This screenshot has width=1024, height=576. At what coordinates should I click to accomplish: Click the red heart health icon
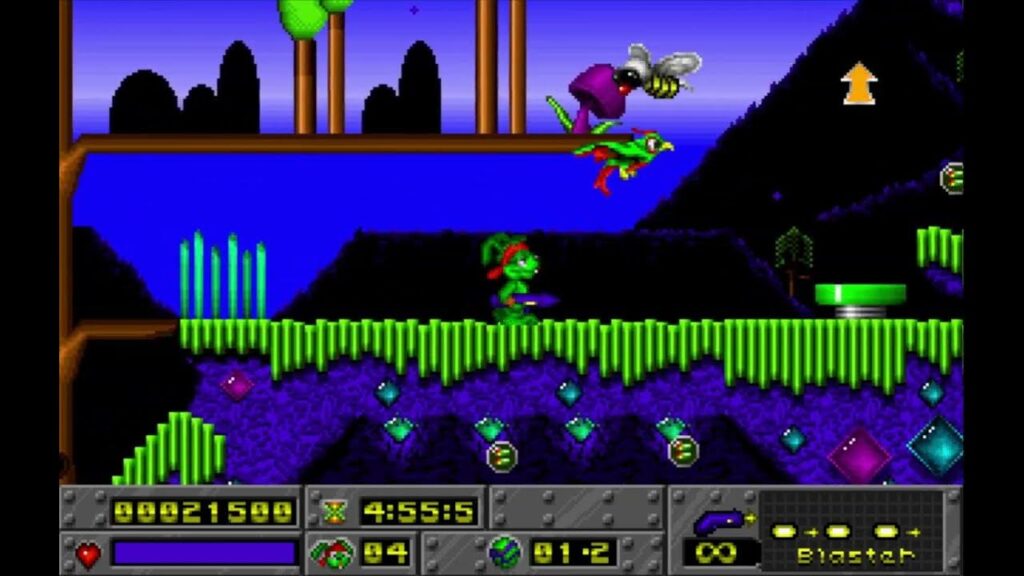[88, 553]
